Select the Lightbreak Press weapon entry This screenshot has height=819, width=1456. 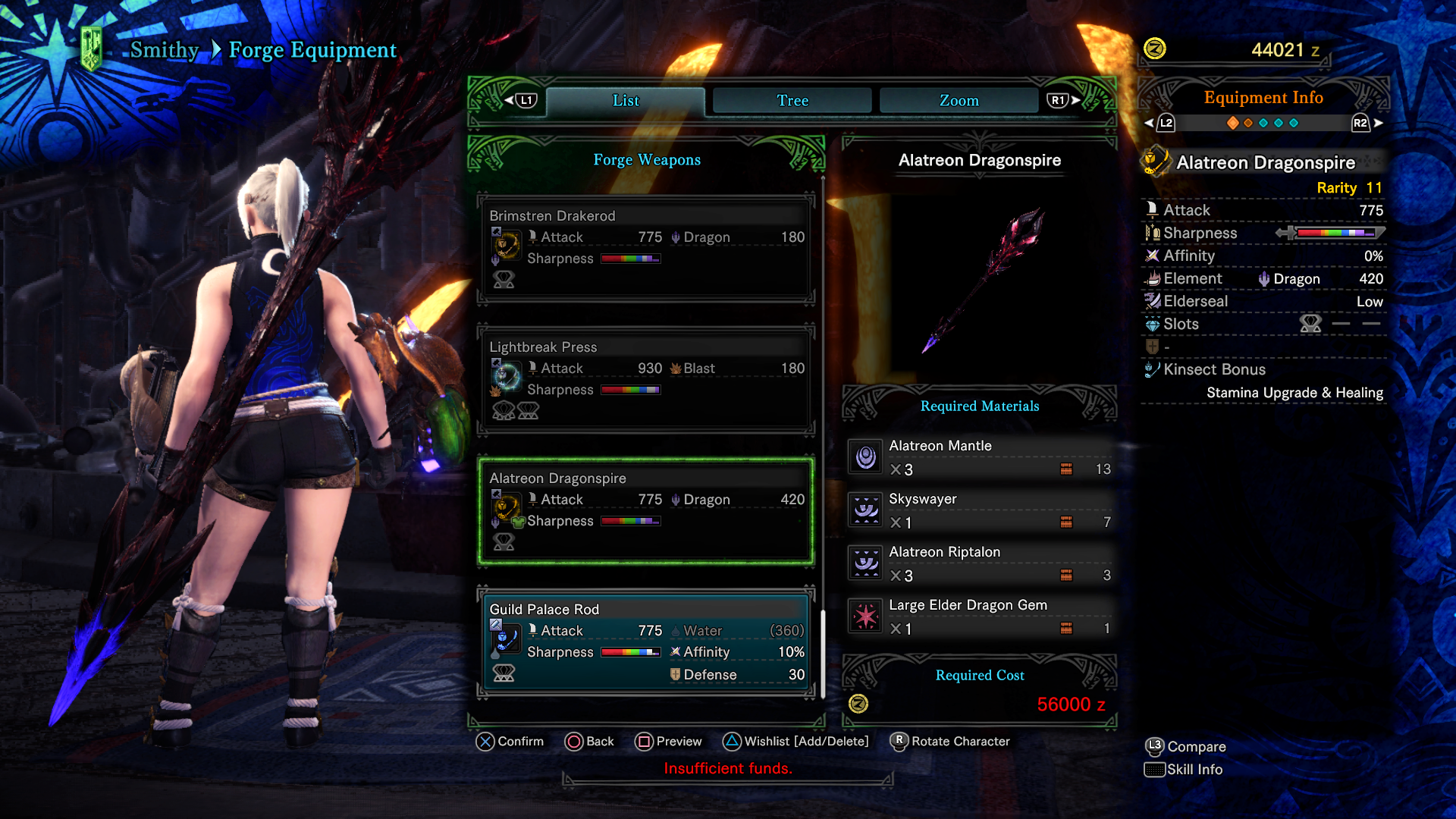coord(646,379)
